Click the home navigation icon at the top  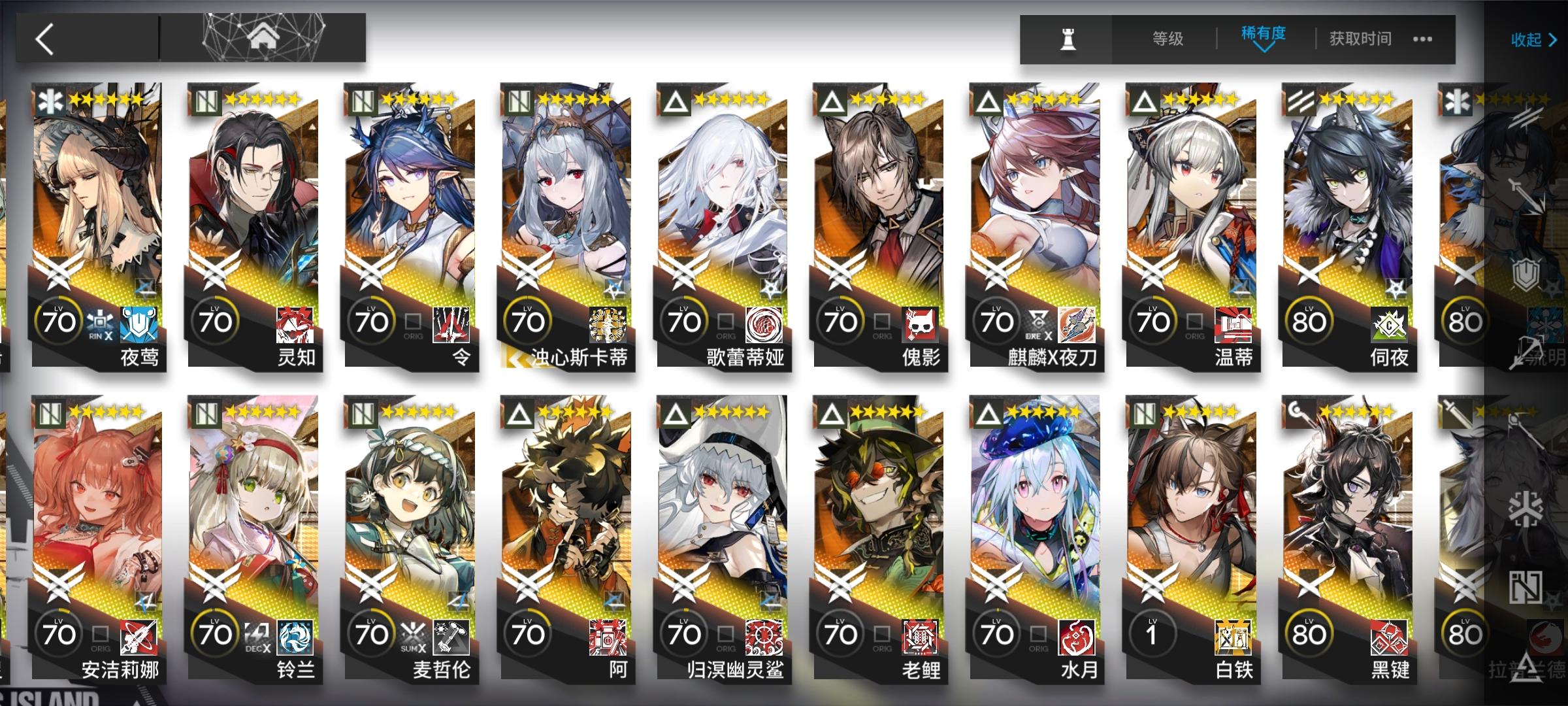coord(261,37)
